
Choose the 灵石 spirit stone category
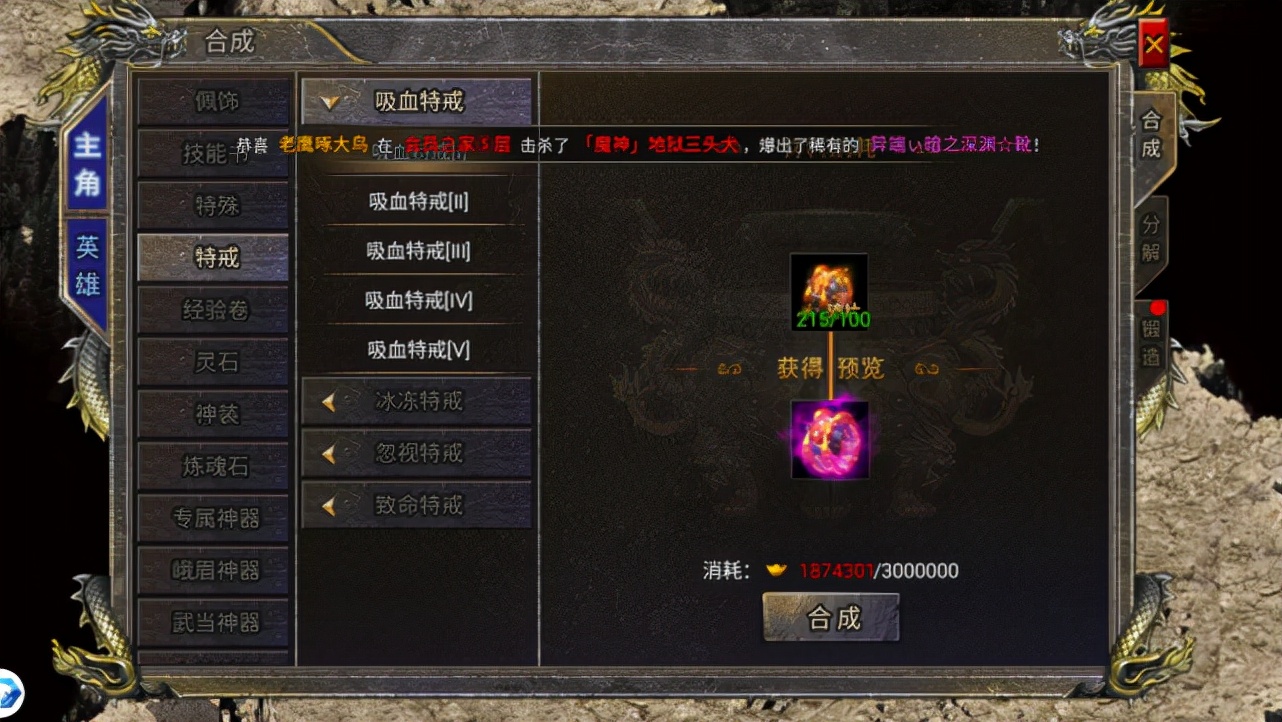tap(214, 362)
